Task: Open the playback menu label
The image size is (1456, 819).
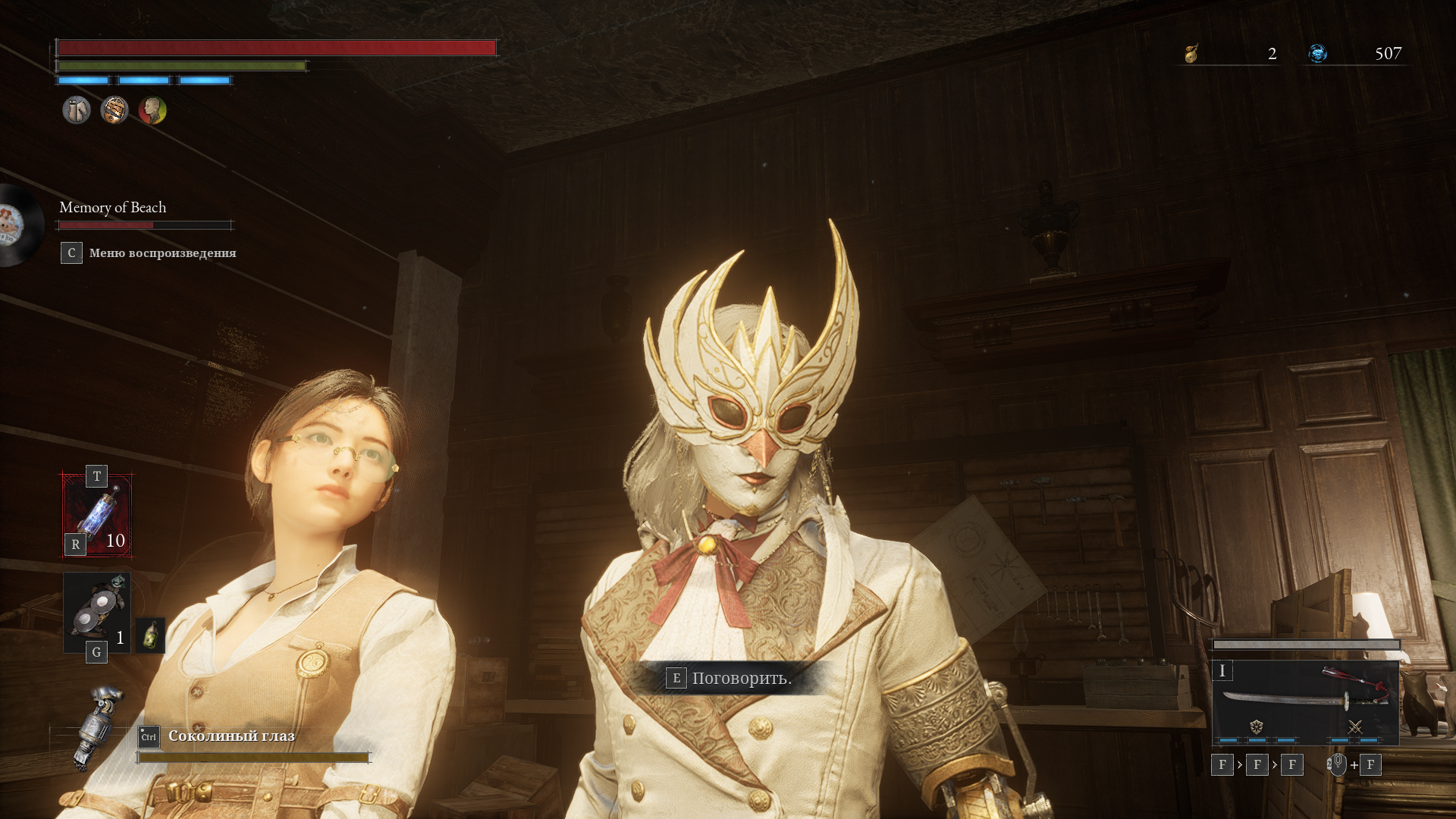Action: tap(162, 253)
